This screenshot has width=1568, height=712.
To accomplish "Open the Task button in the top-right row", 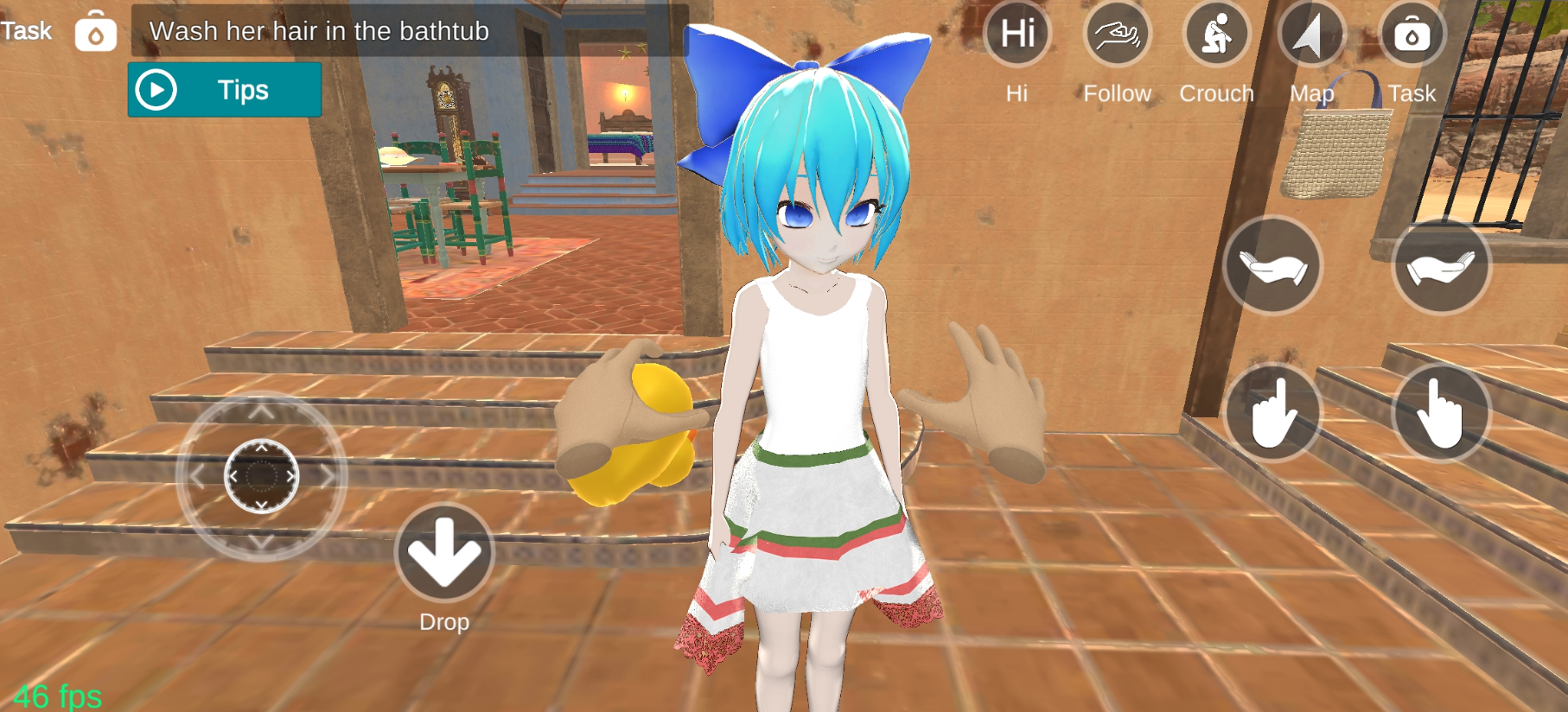I will click(1412, 35).
